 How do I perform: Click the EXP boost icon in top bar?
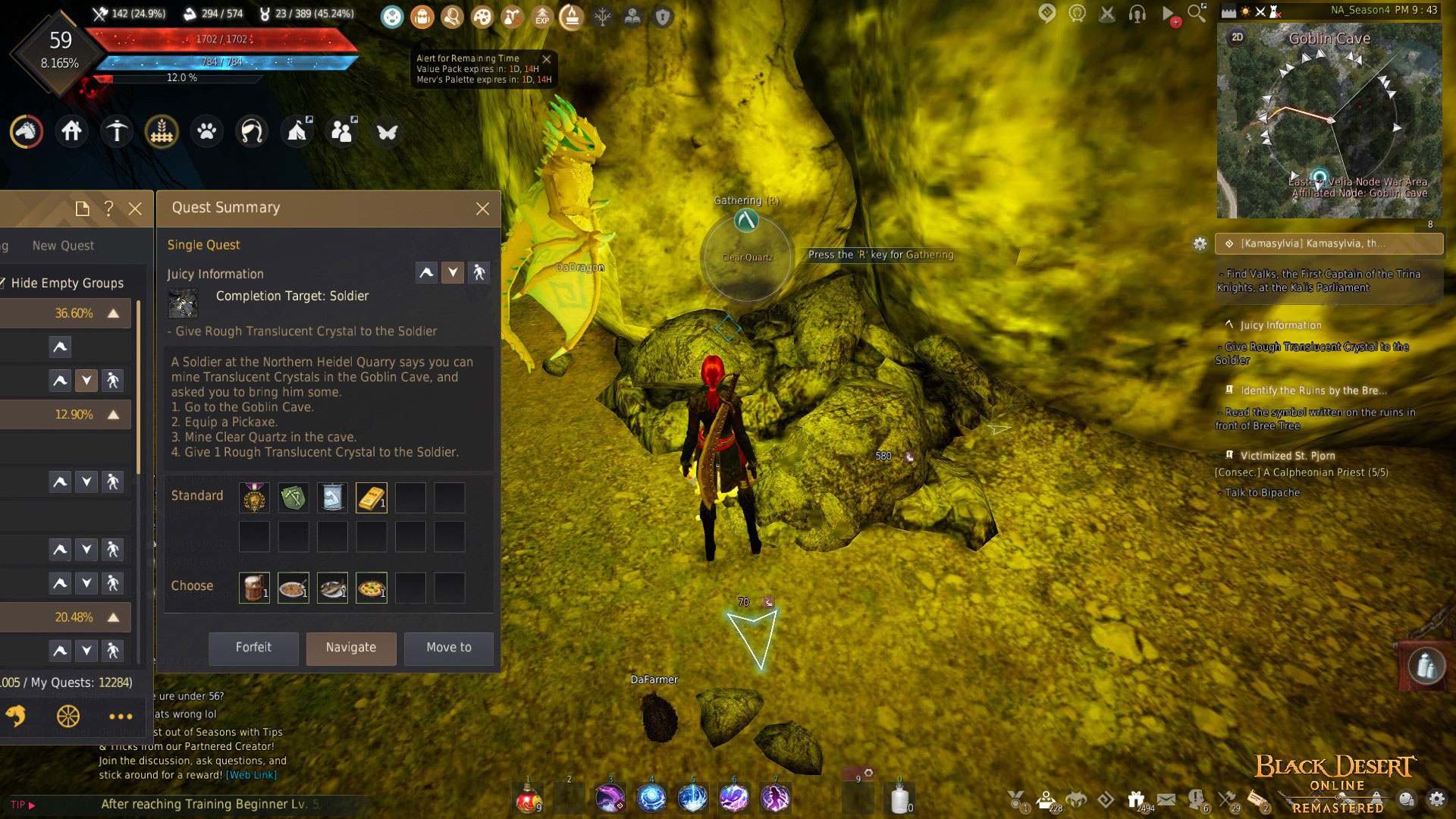541,18
